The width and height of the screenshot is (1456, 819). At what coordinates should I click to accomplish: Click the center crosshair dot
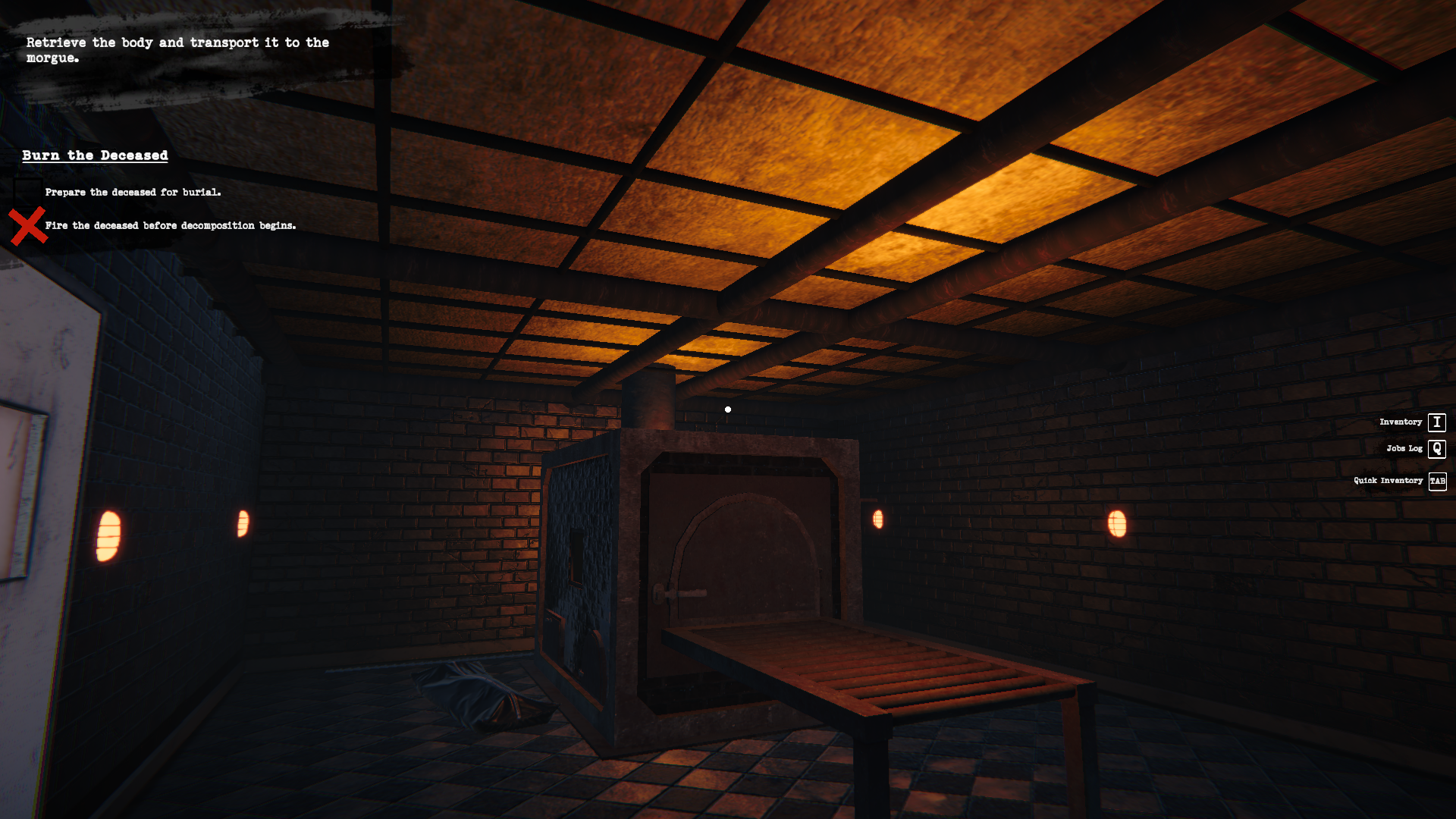(728, 409)
